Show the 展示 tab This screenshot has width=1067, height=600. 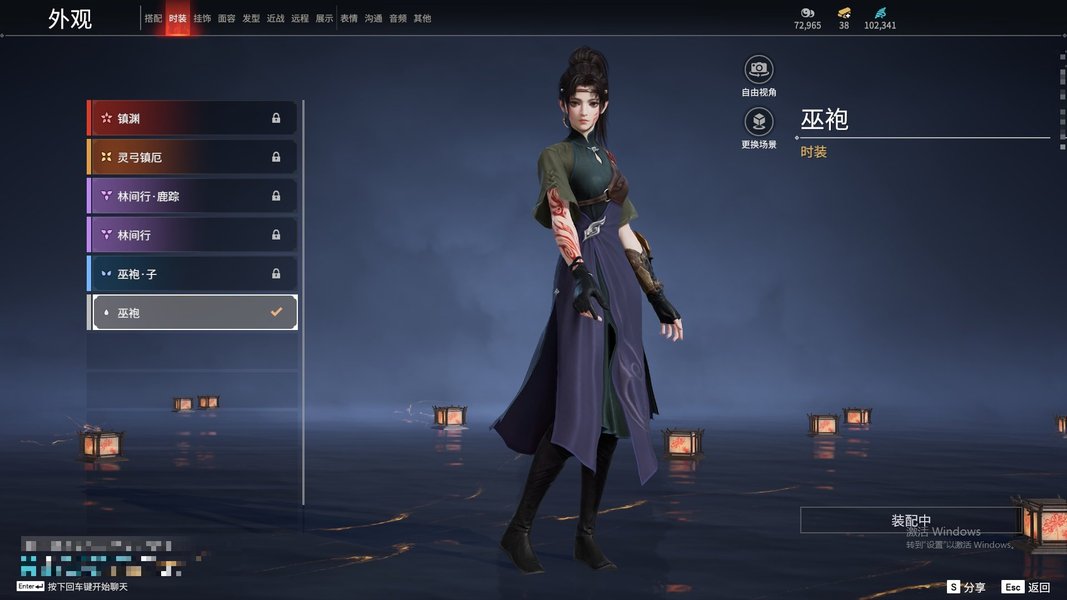click(324, 19)
